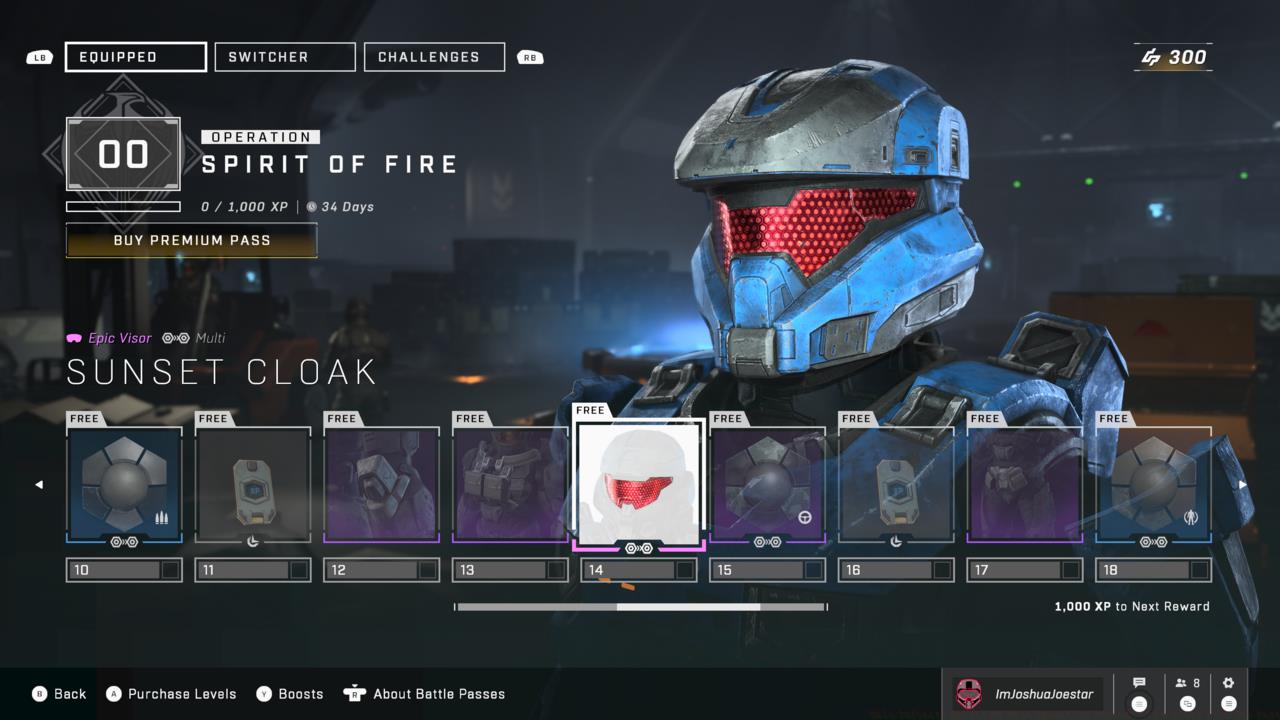Go to the Challenges tab

point(434,57)
